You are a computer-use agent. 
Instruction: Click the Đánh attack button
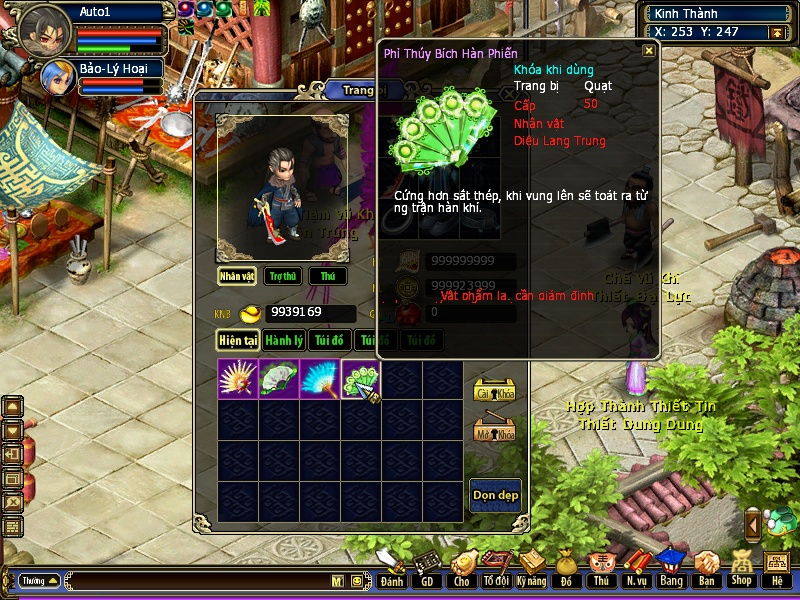pos(391,568)
